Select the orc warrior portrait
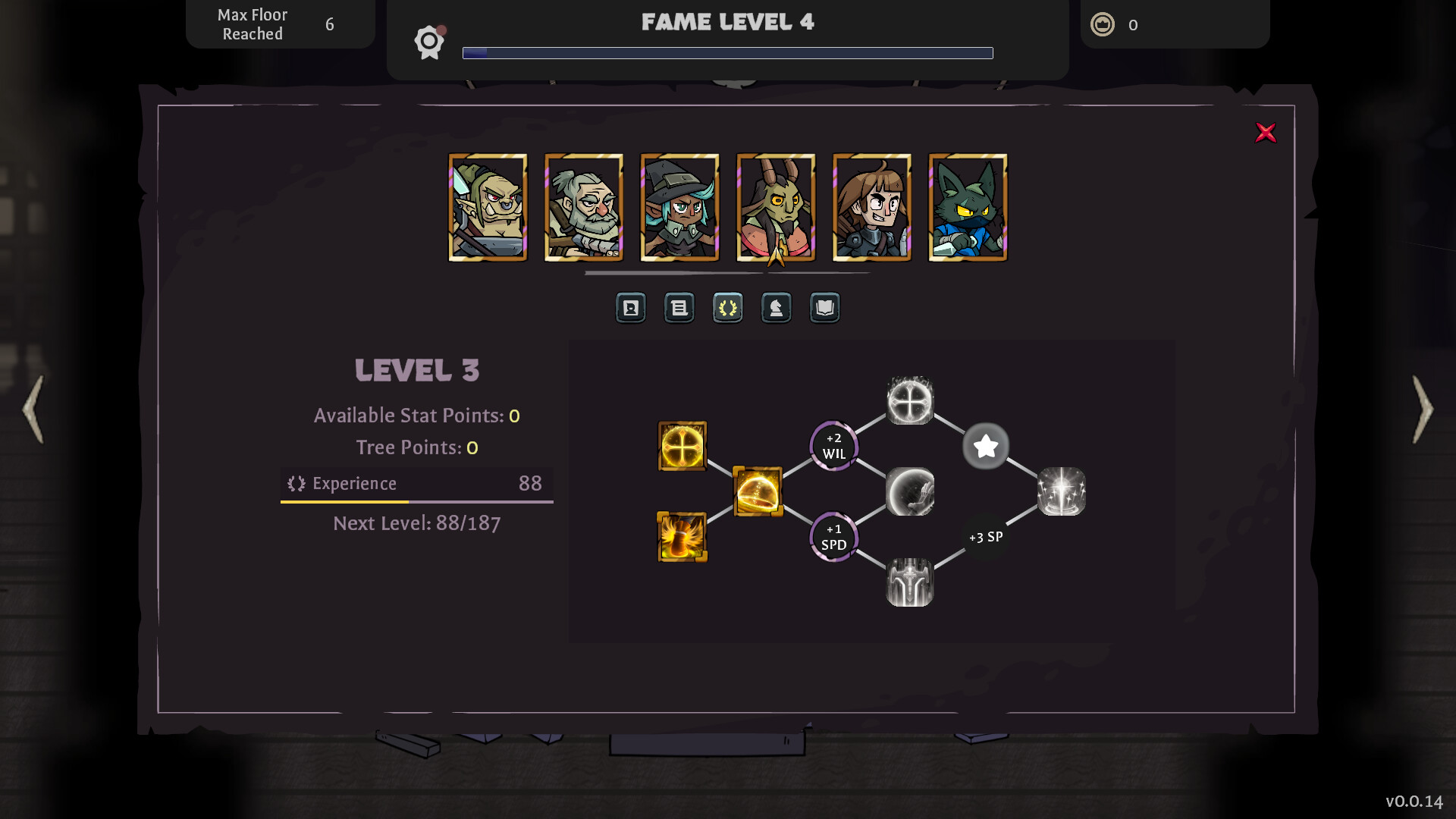Image resolution: width=1456 pixels, height=819 pixels. click(x=488, y=207)
